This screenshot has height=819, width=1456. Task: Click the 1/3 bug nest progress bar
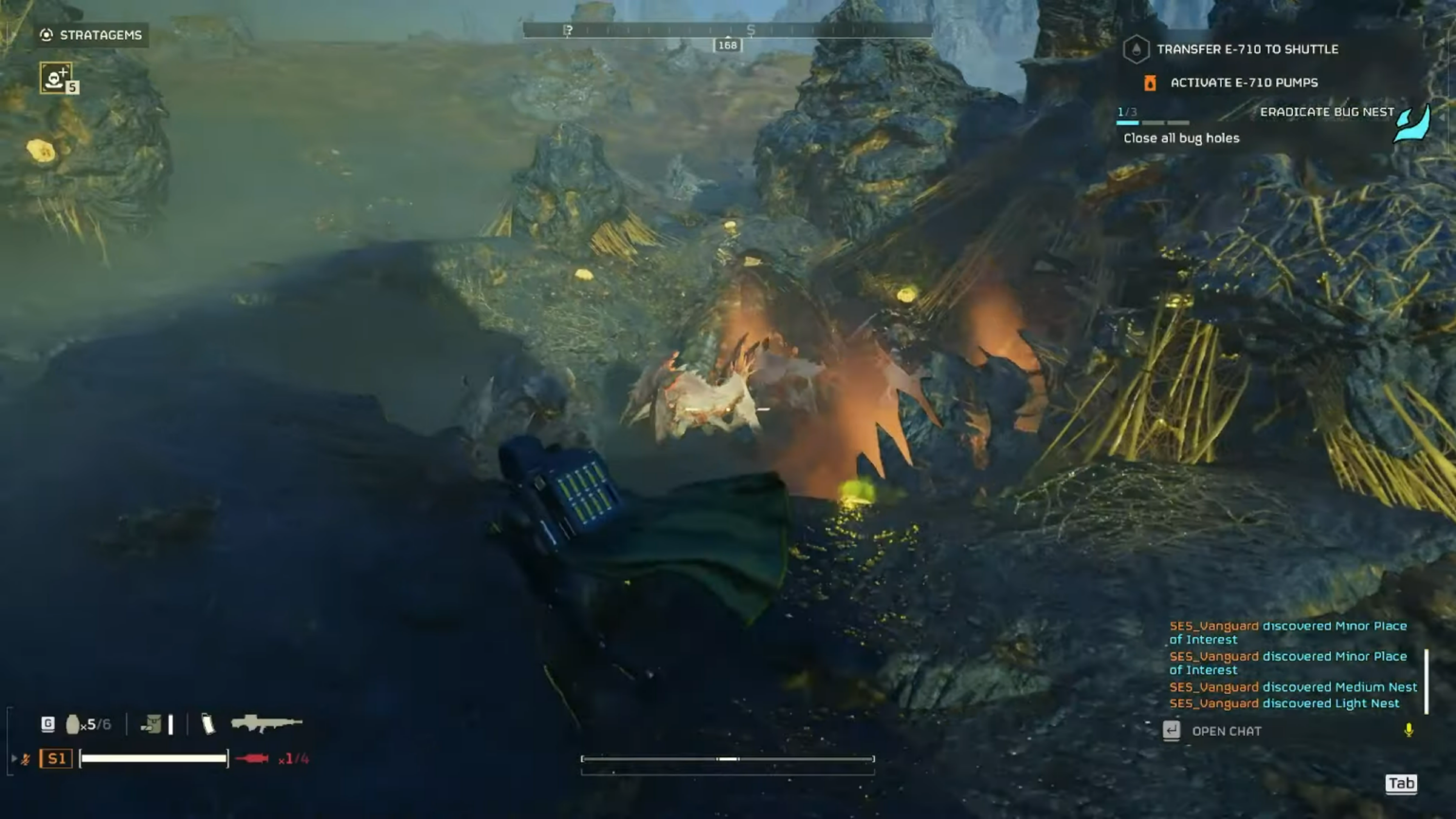point(1153,121)
